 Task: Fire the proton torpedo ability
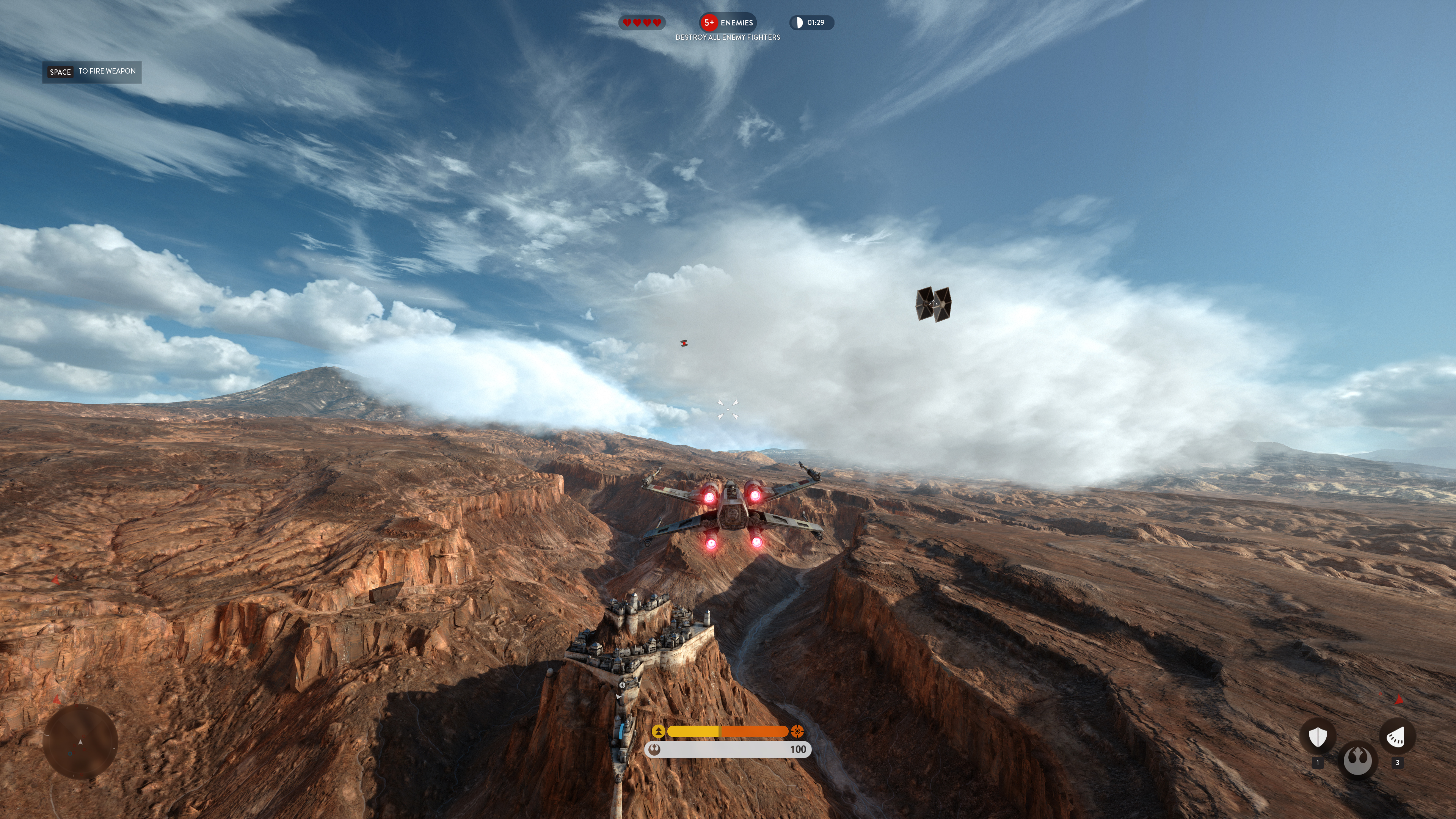coord(1396,736)
